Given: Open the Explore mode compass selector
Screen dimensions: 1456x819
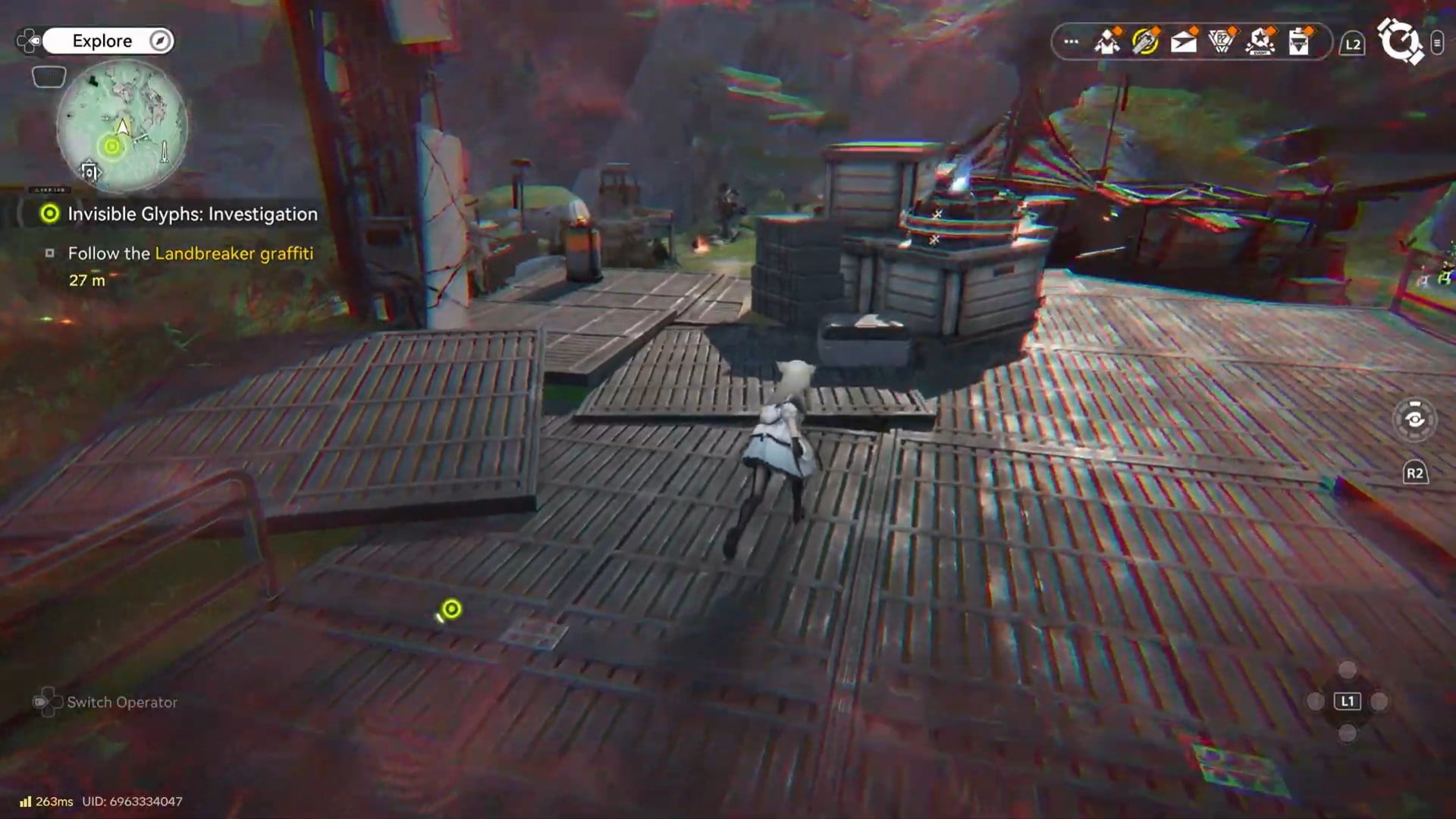Looking at the screenshot, I should click(160, 41).
